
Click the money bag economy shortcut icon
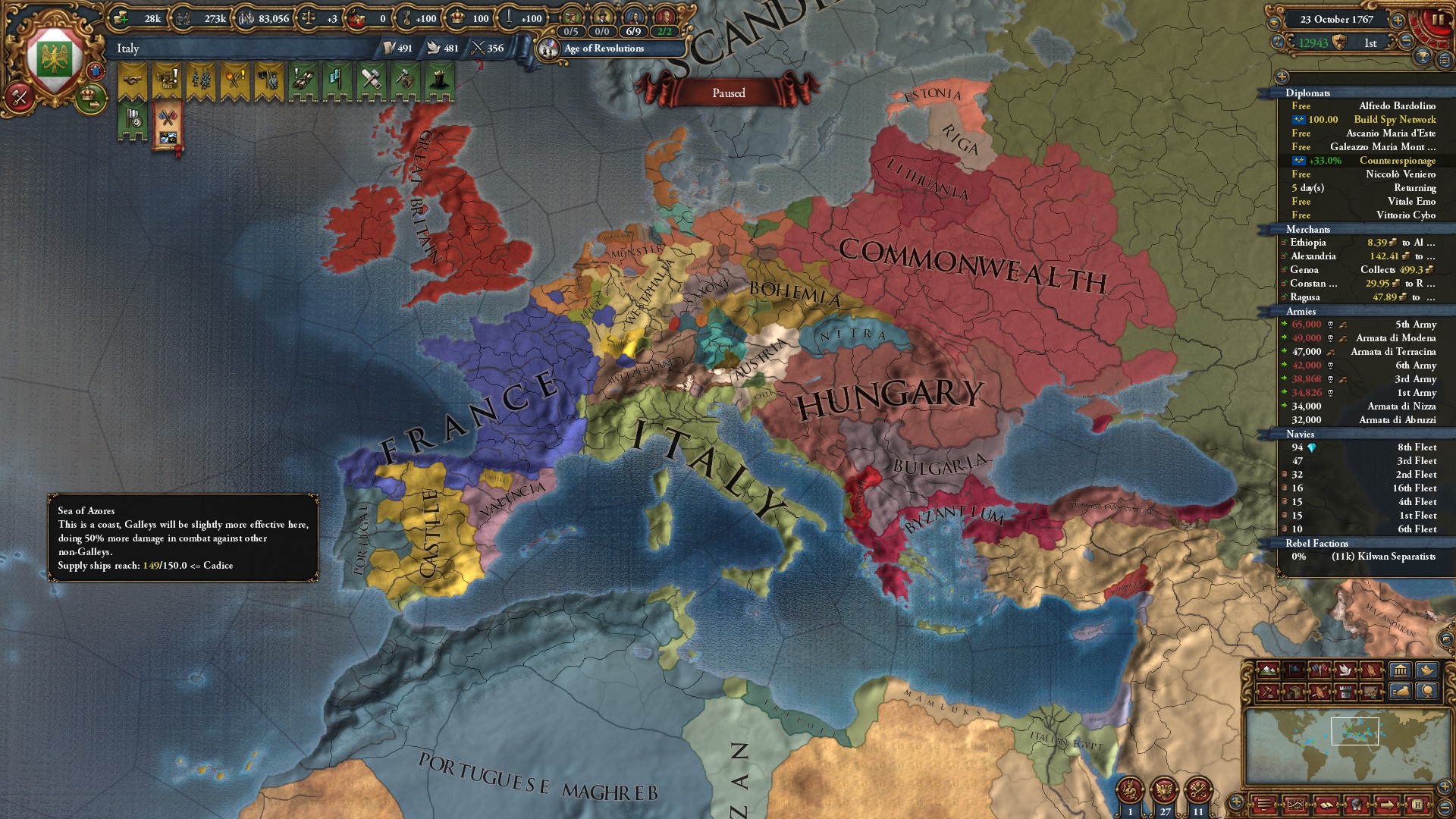pyautogui.click(x=1400, y=691)
